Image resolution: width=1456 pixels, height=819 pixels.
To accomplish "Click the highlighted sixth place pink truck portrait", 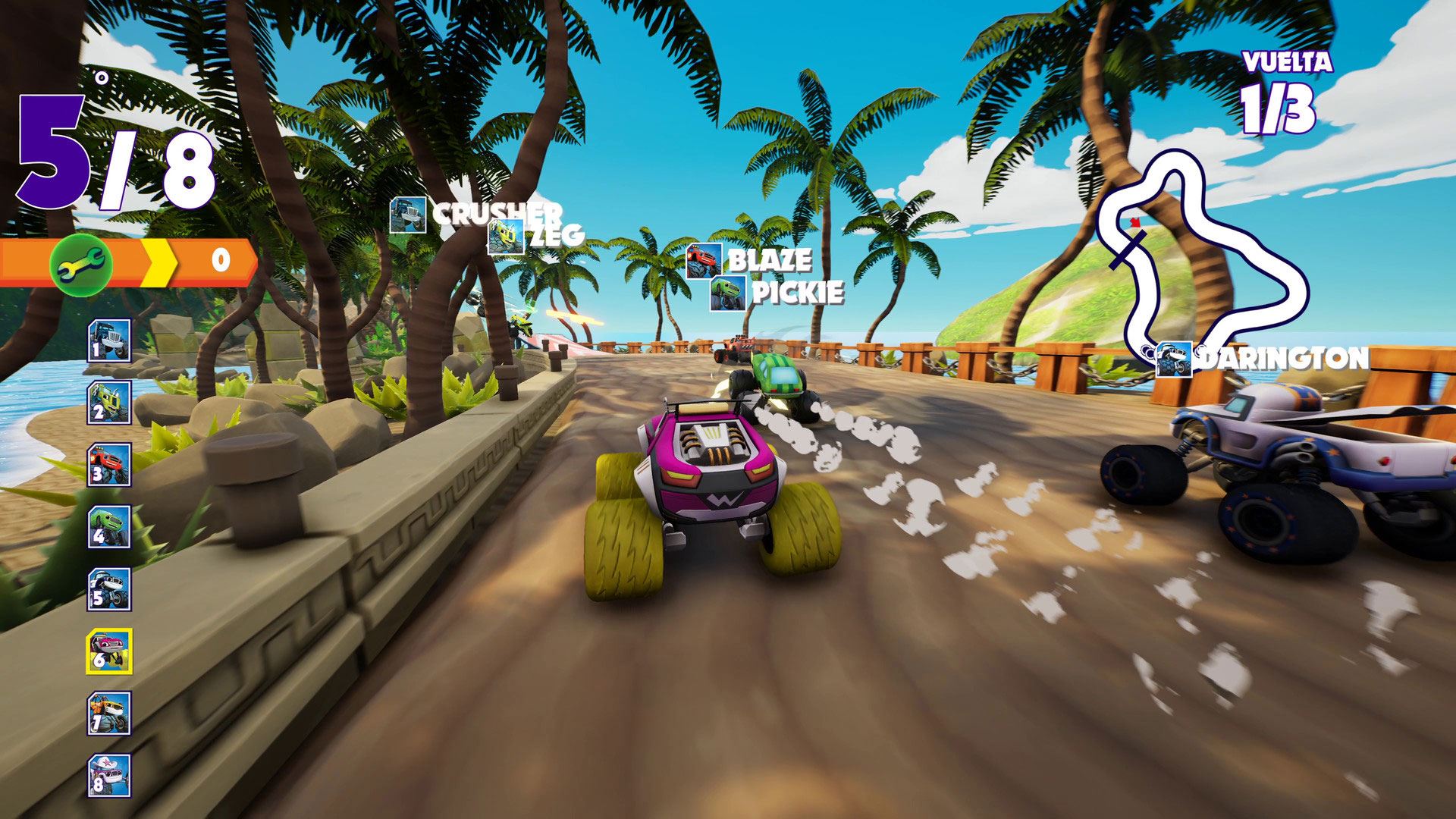I will [109, 651].
